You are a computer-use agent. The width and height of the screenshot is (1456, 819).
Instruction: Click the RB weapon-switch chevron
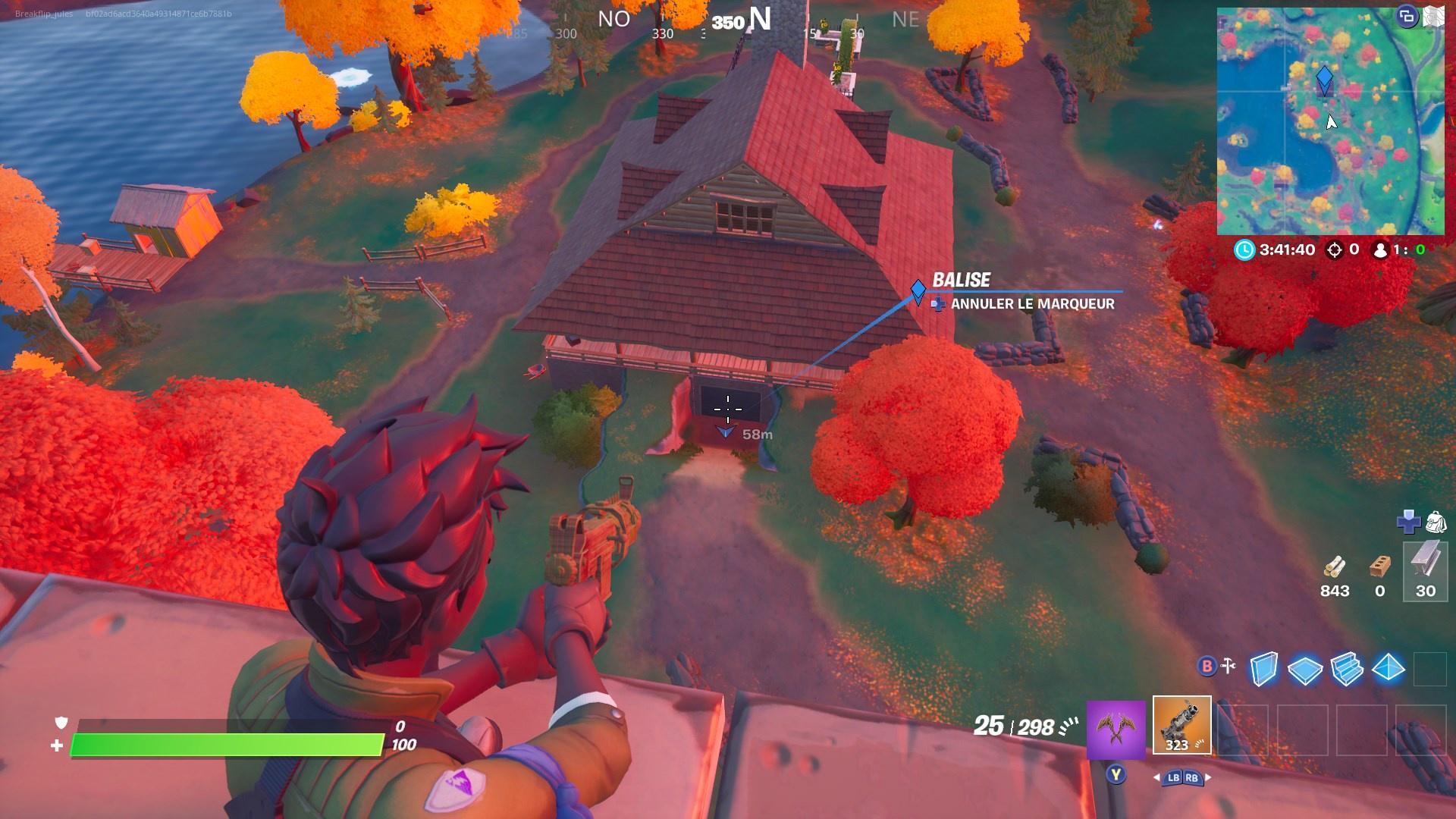1192,777
